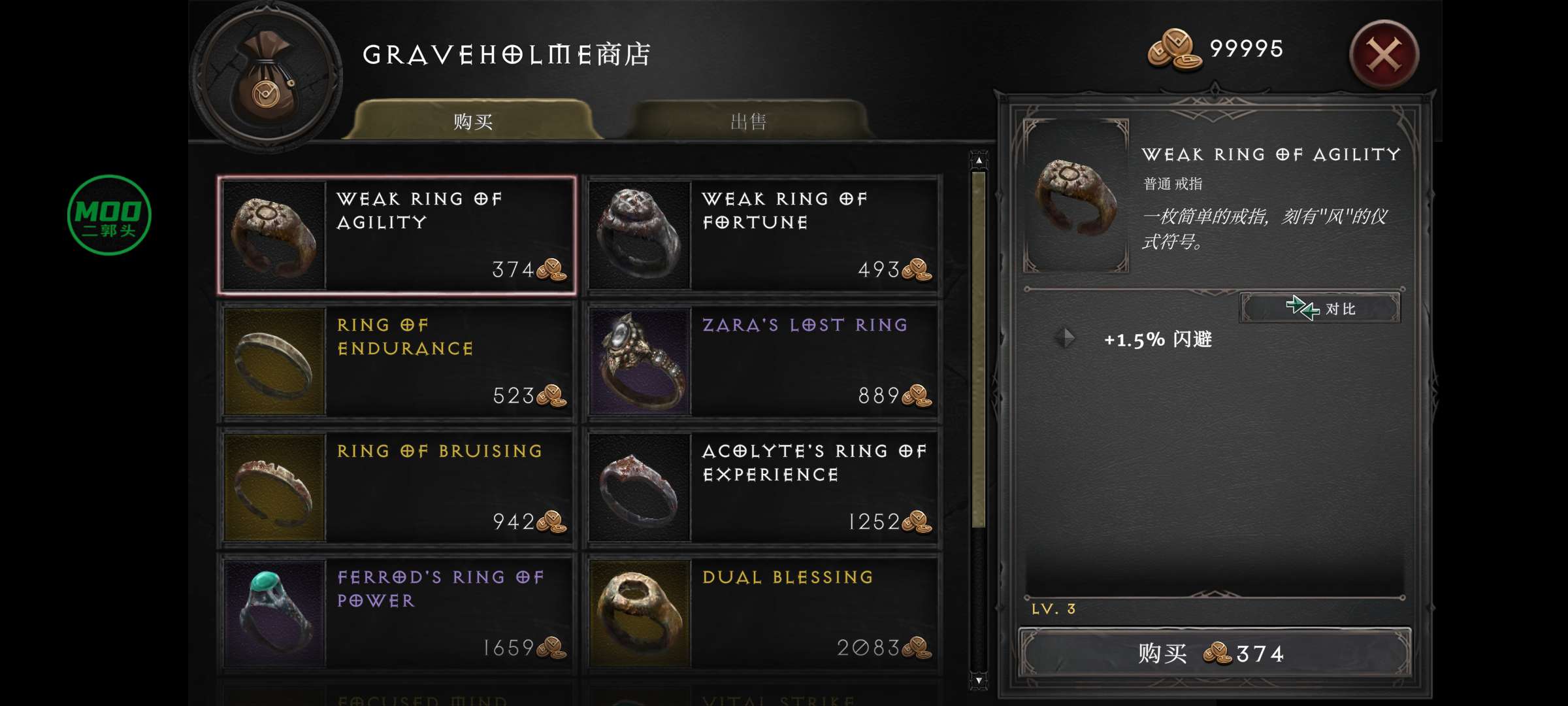Pick Zara's Lost Ring from the shop
The width and height of the screenshot is (1568, 706).
(762, 360)
